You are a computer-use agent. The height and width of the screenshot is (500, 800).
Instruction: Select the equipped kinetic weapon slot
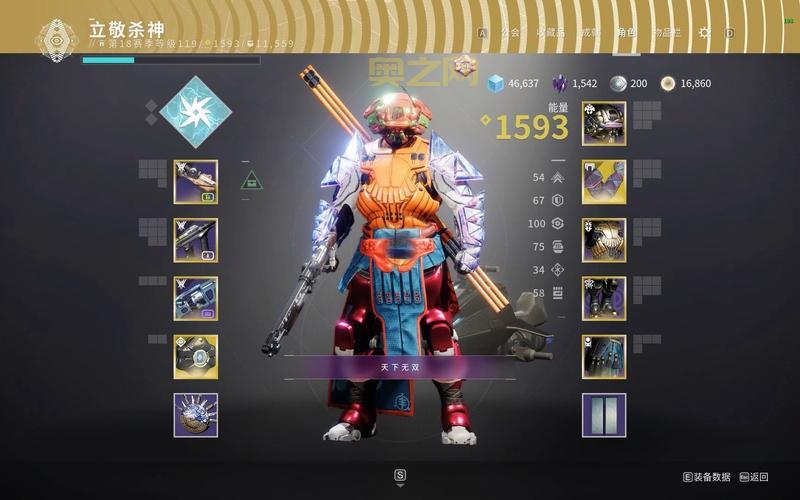196,182
